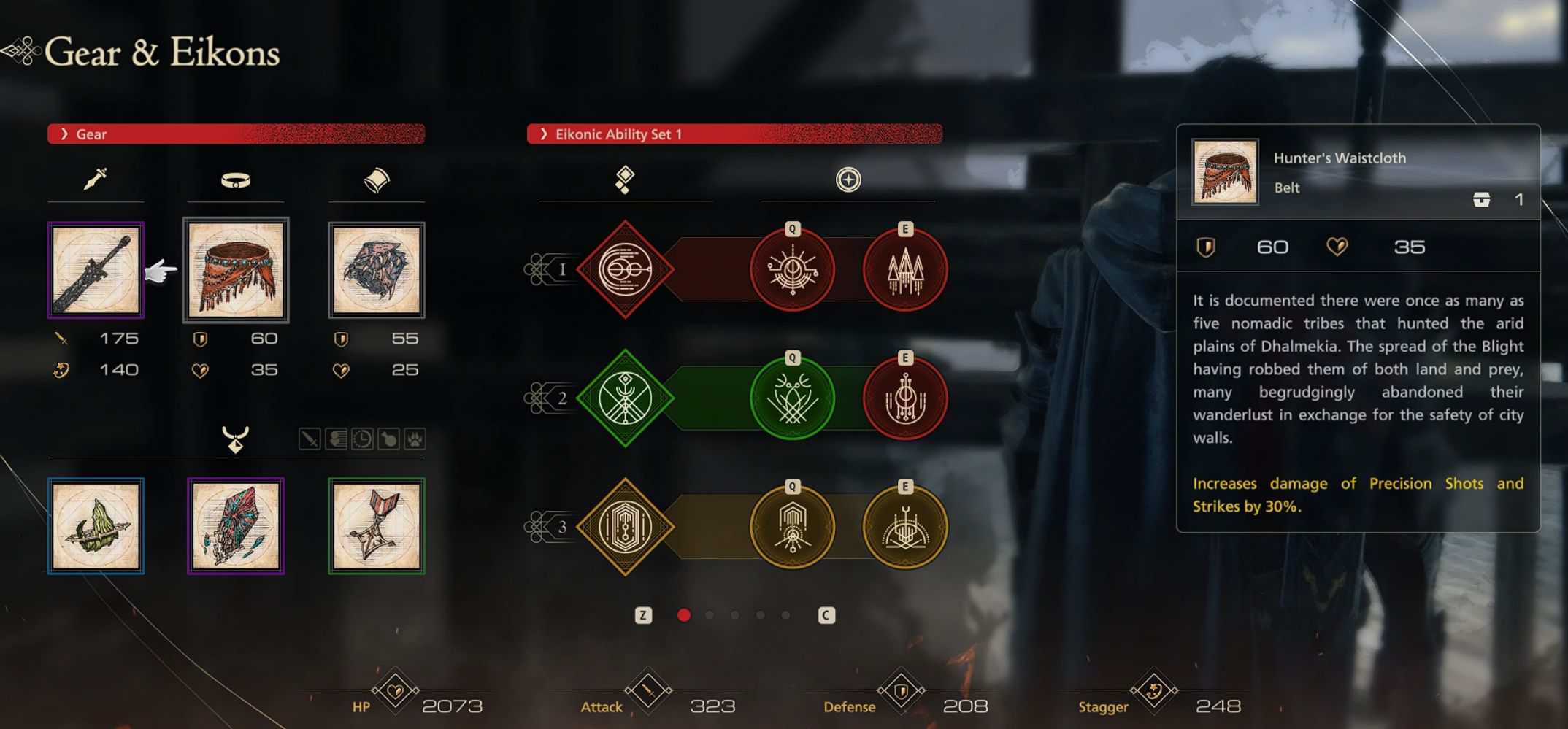Open the green crystal accessory slot

[96, 526]
